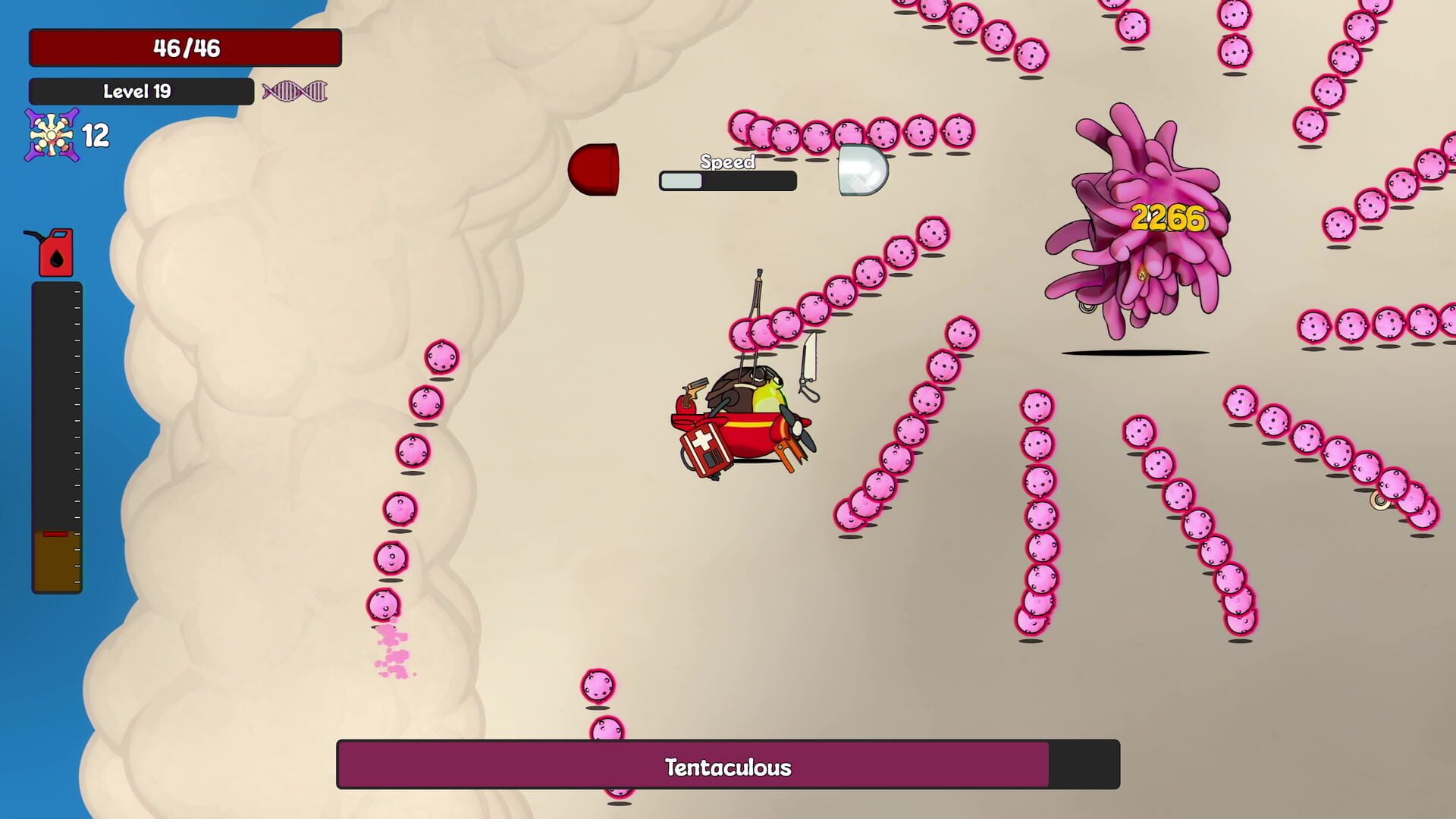Select the pistol held by the pilot
The height and width of the screenshot is (819, 1456).
696,385
